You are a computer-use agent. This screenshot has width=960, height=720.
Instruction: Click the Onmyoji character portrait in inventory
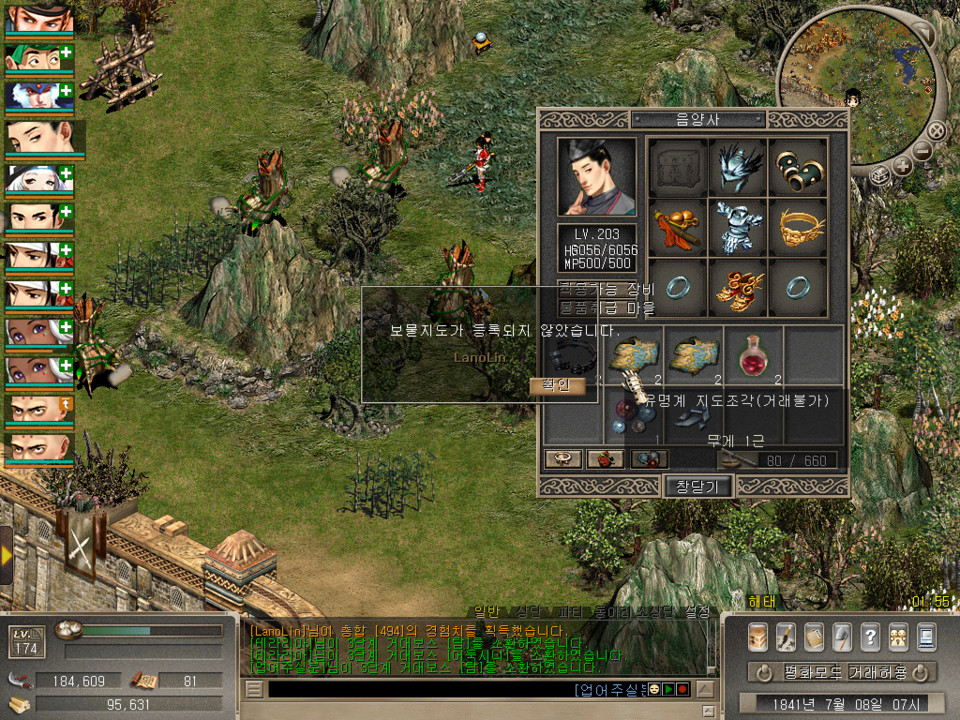click(x=596, y=178)
